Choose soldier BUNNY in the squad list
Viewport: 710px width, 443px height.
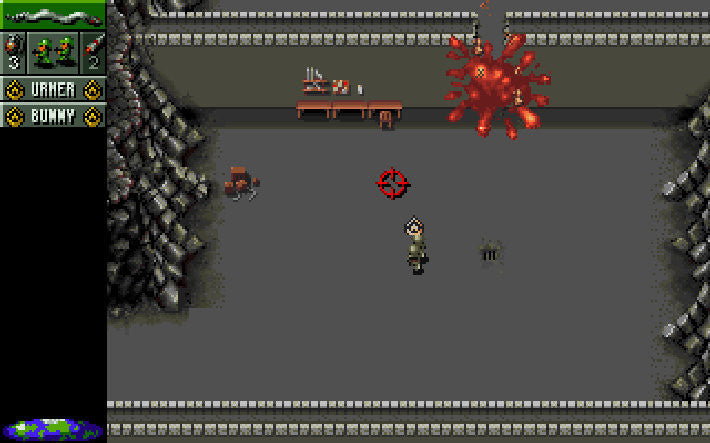pos(53,116)
